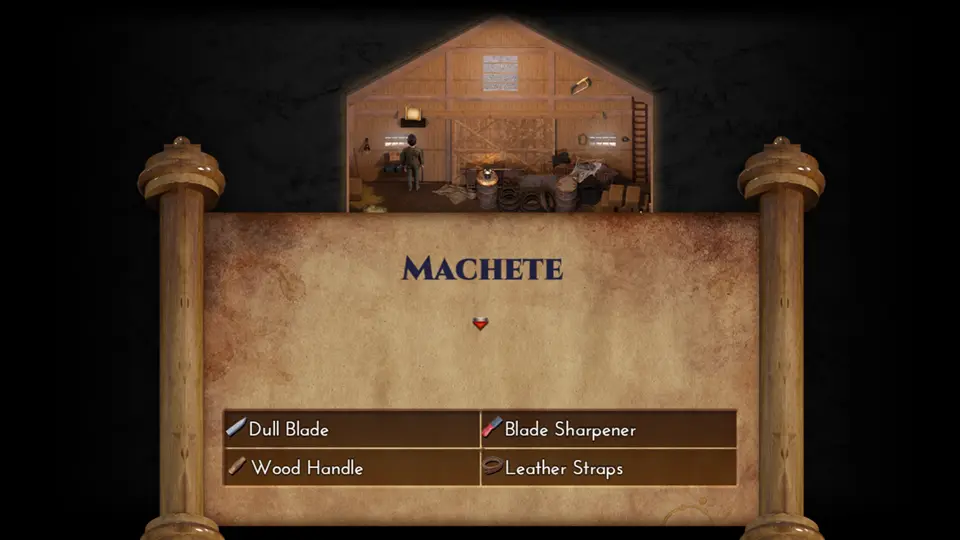Click the red gem under Machete

480,323
